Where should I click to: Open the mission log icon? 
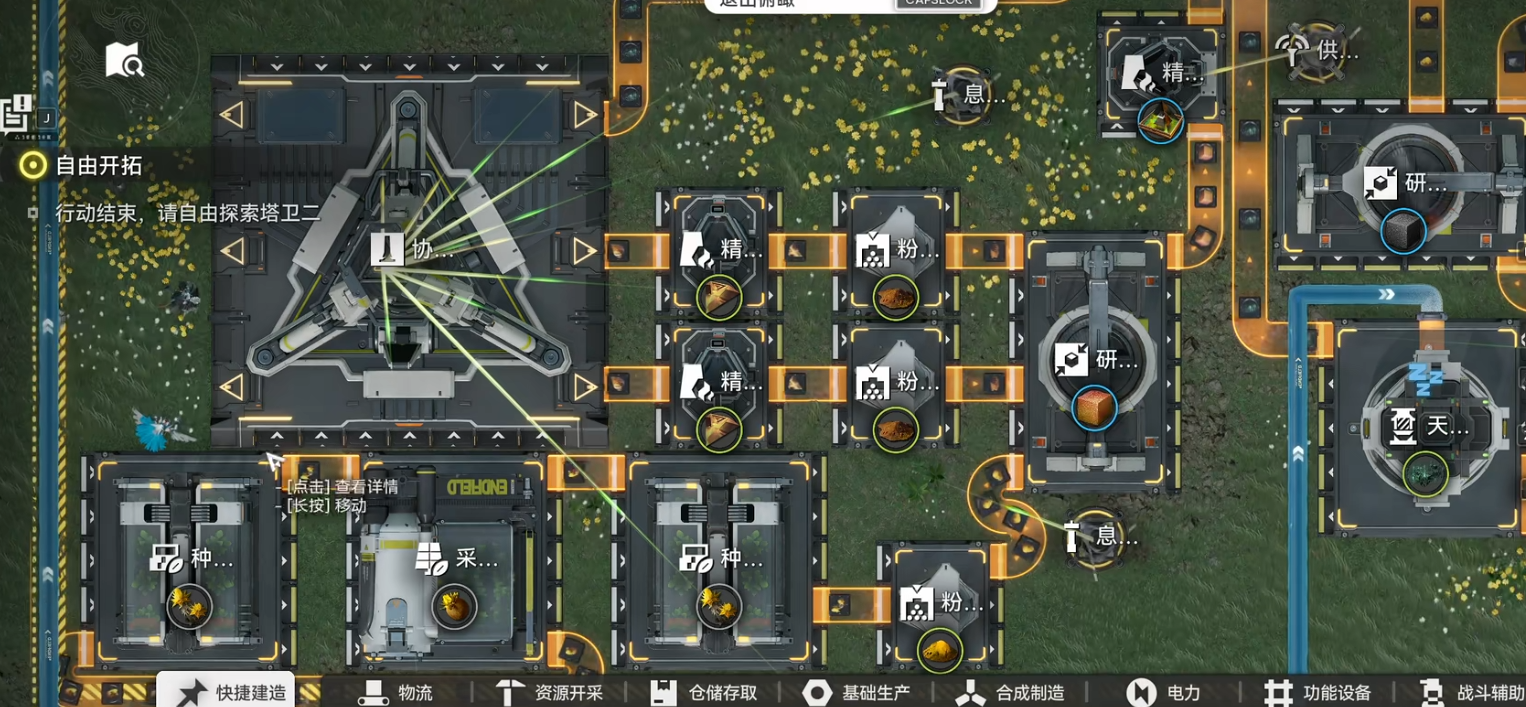click(18, 112)
